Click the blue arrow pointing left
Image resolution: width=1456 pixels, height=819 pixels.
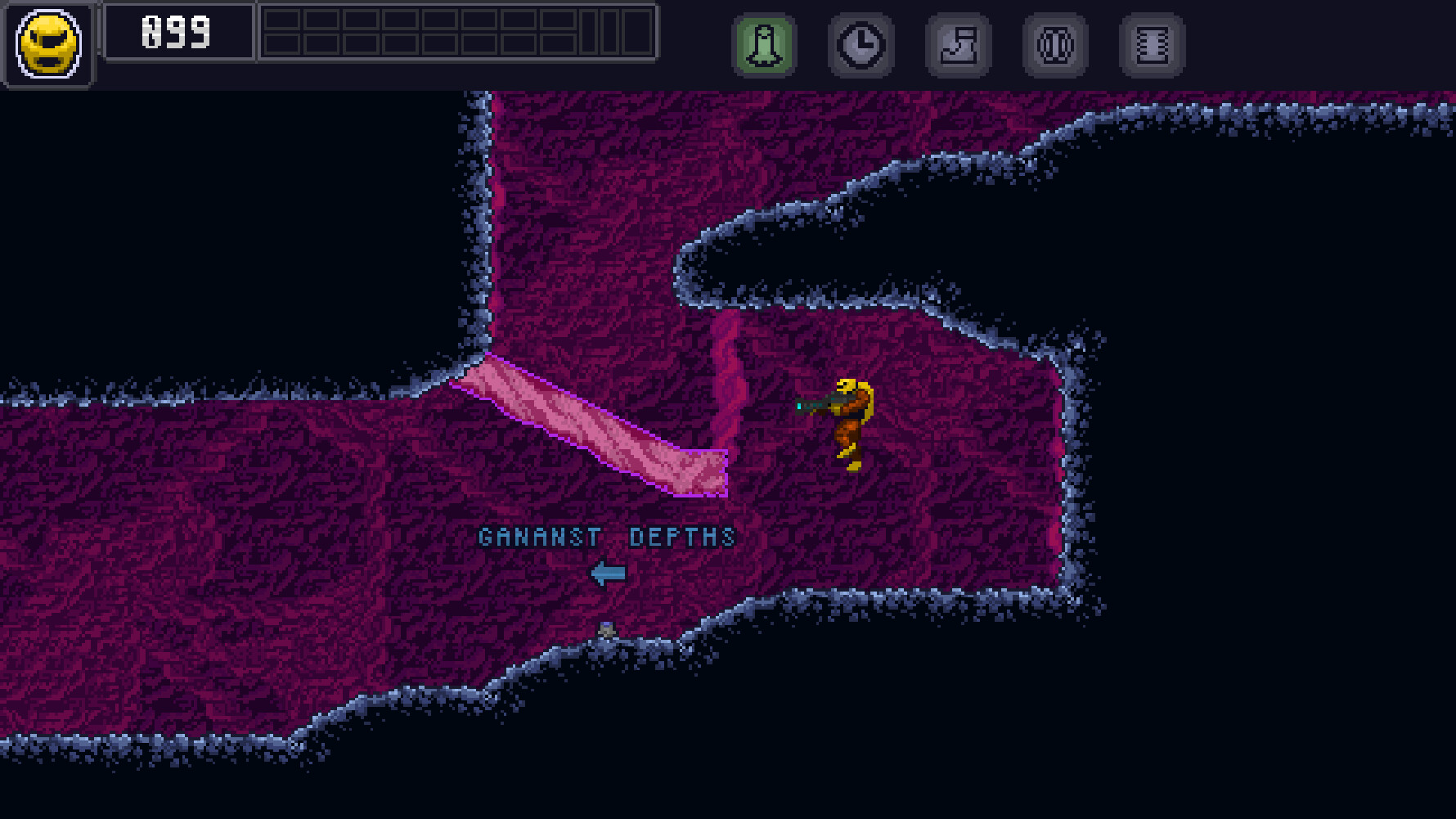pyautogui.click(x=609, y=573)
